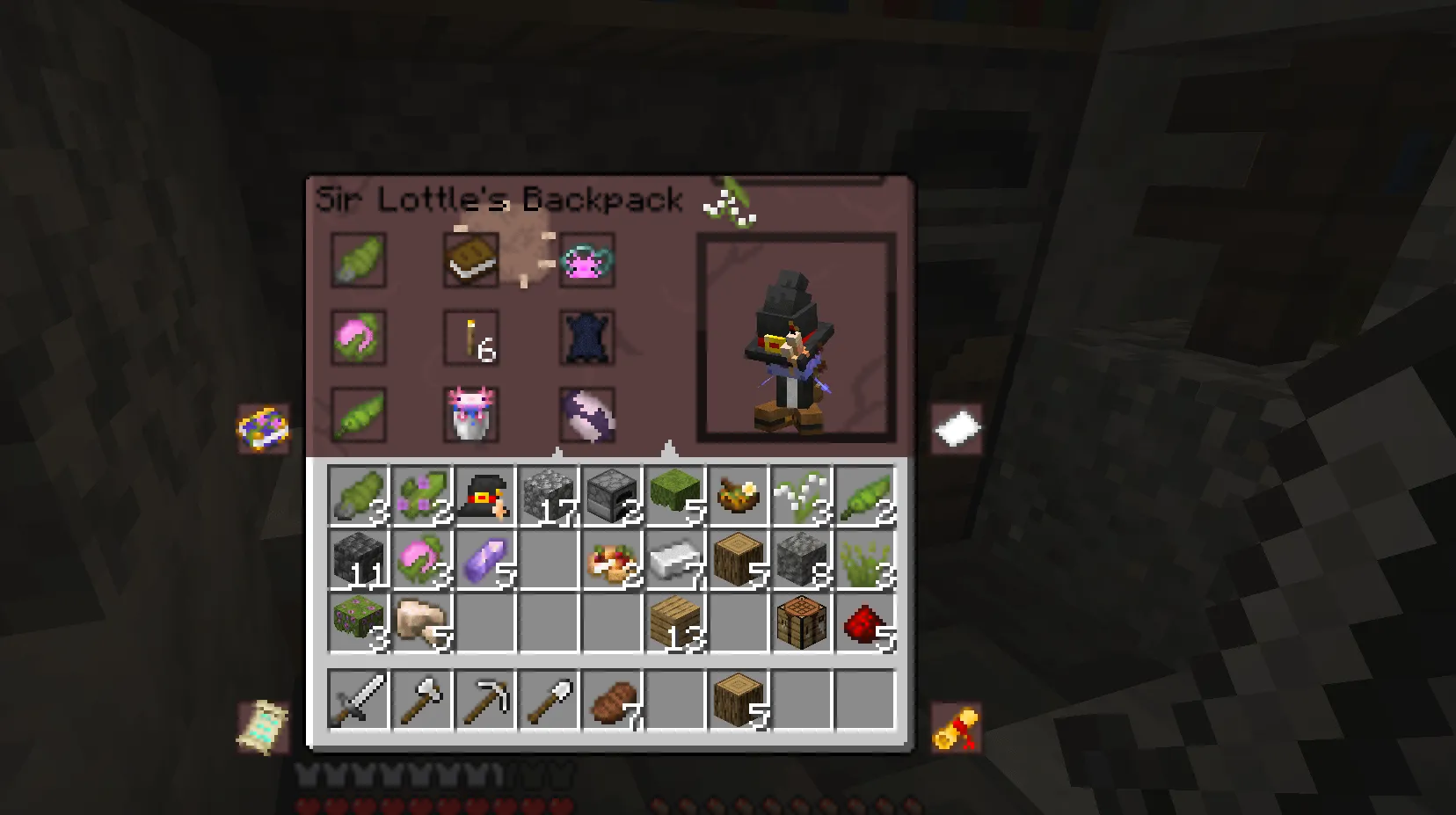Pick up the crafting table item

point(802,622)
